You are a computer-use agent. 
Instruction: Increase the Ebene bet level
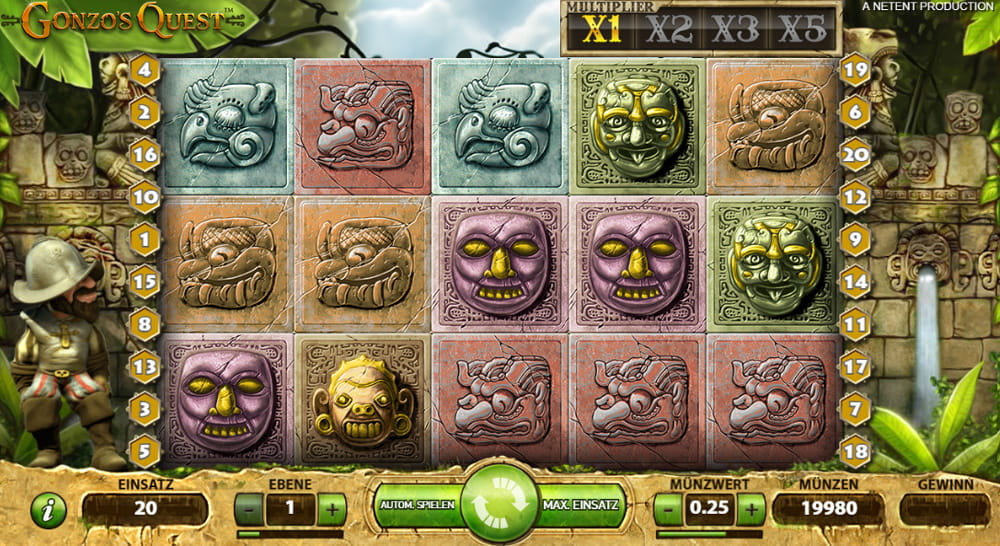click(x=331, y=509)
